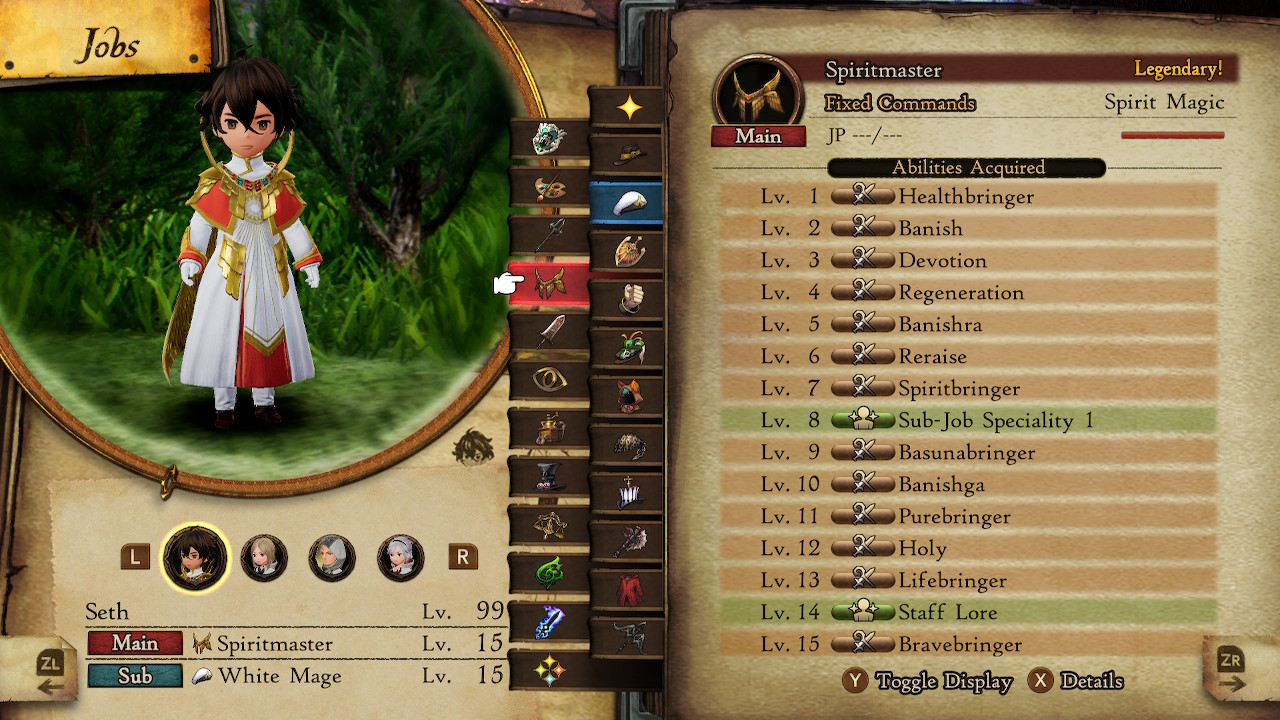This screenshot has width=1280, height=720.
Task: Select the fourth character portrait
Action: pyautogui.click(x=400, y=556)
